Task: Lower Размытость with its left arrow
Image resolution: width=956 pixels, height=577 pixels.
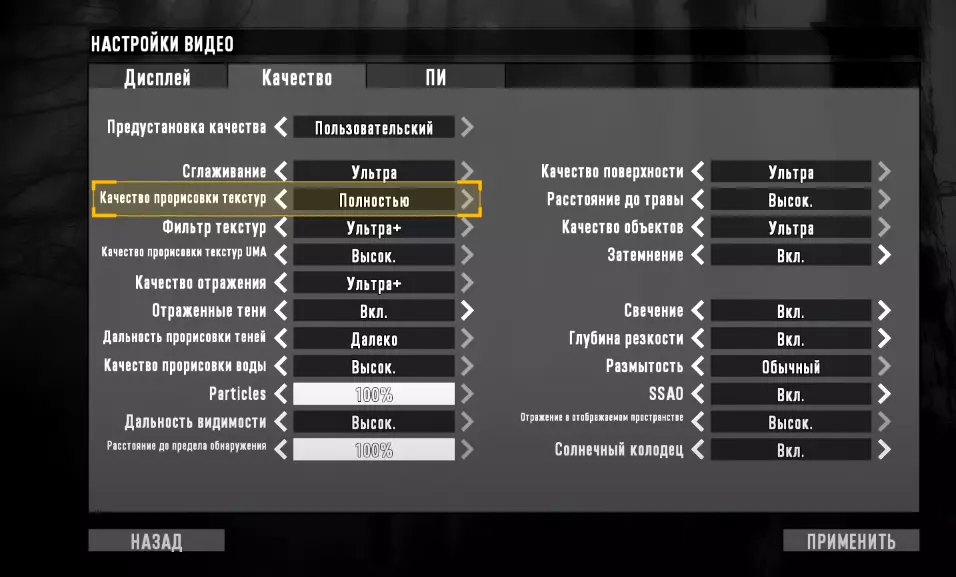Action: (698, 366)
